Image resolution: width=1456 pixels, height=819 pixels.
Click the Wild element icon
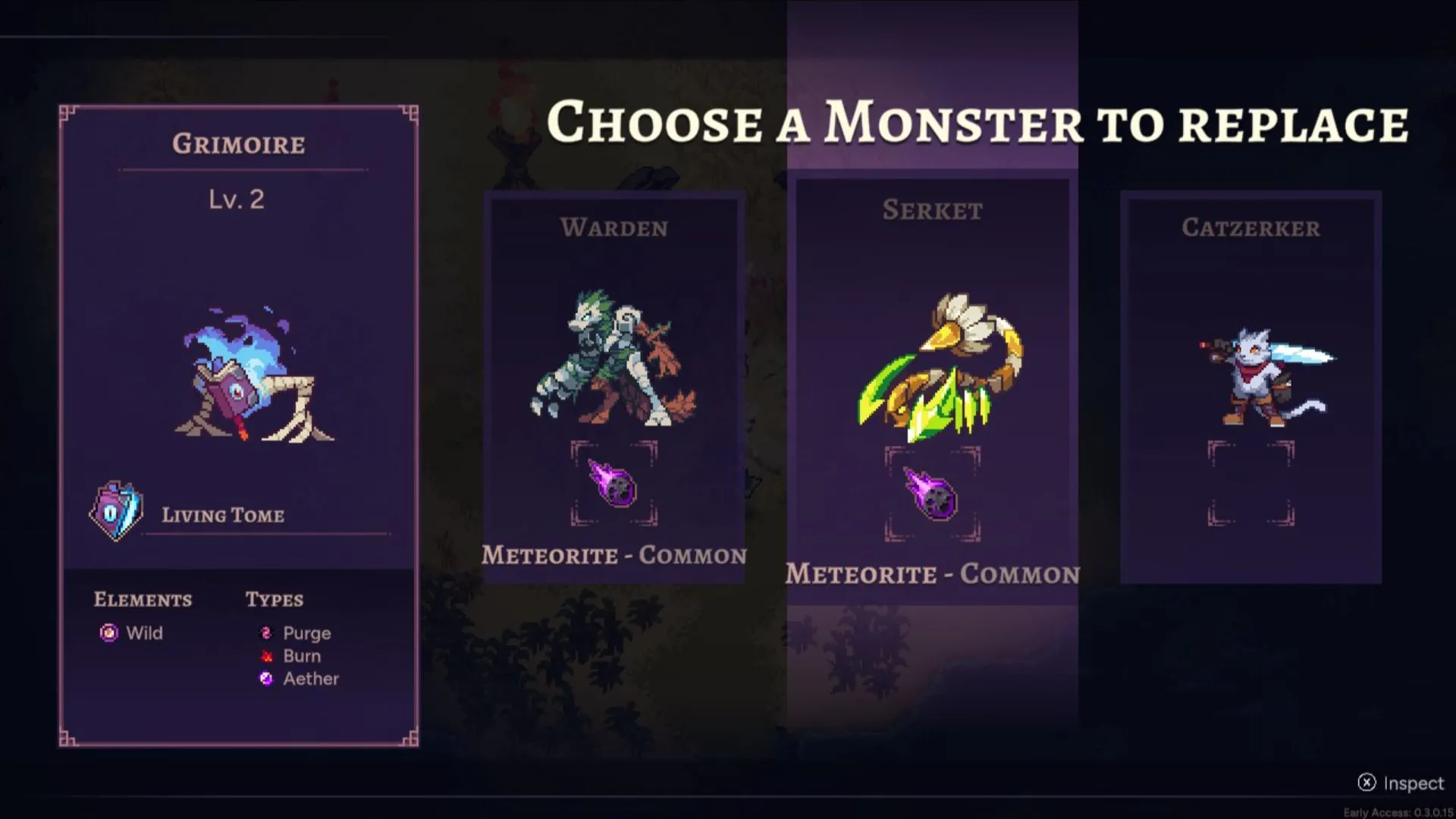(109, 633)
